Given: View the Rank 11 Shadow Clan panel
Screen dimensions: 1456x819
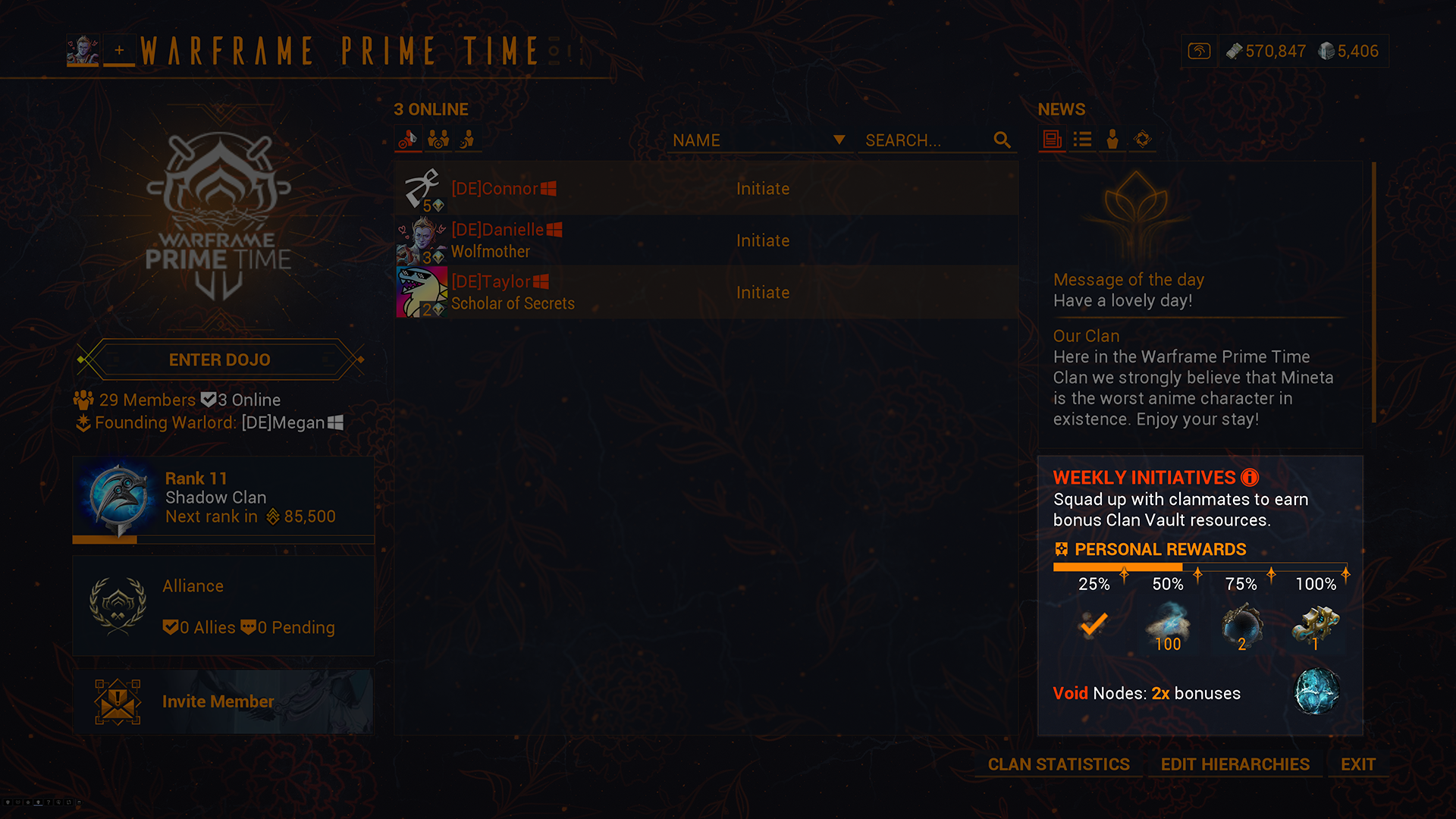Looking at the screenshot, I should point(223,498).
